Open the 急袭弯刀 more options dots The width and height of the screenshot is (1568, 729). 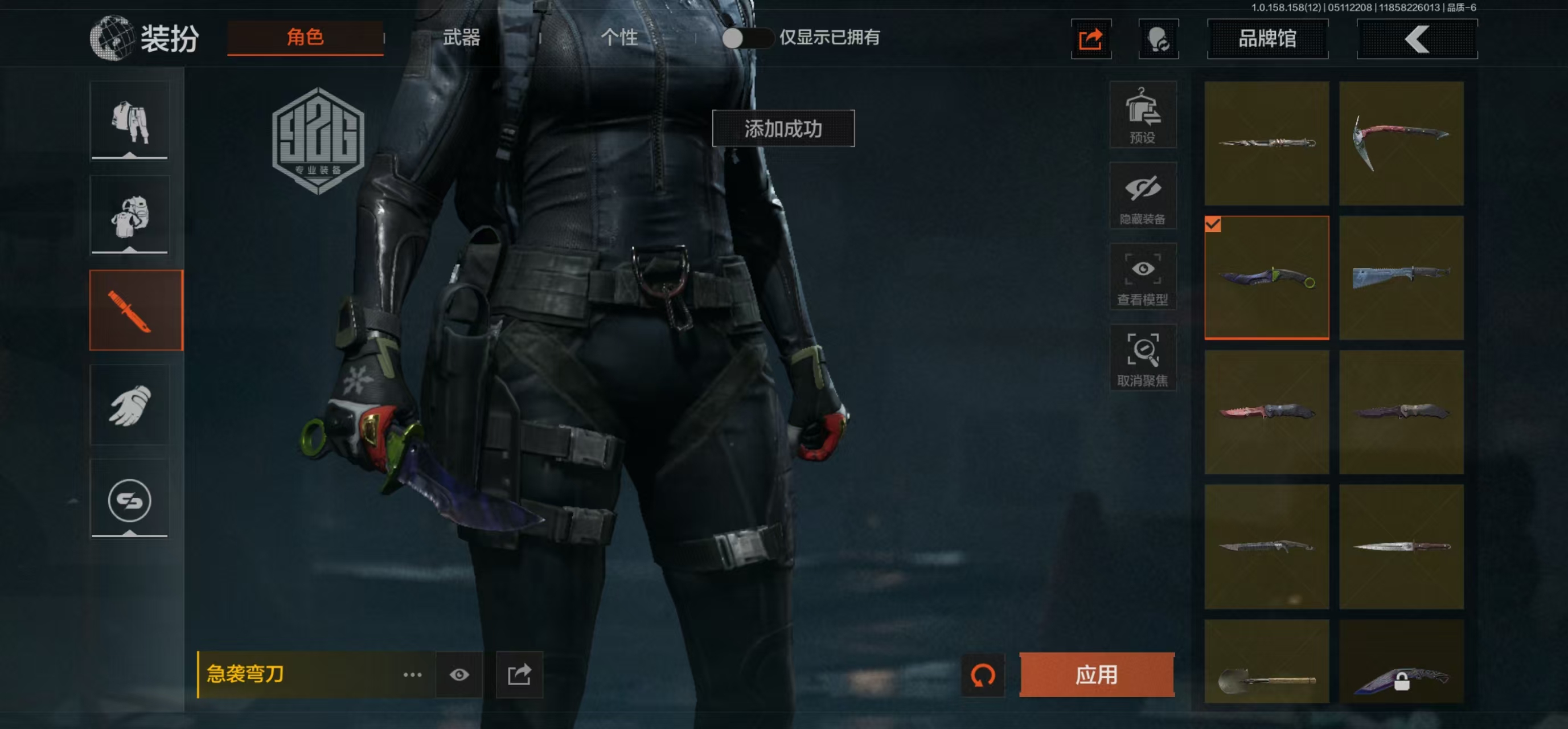[412, 674]
